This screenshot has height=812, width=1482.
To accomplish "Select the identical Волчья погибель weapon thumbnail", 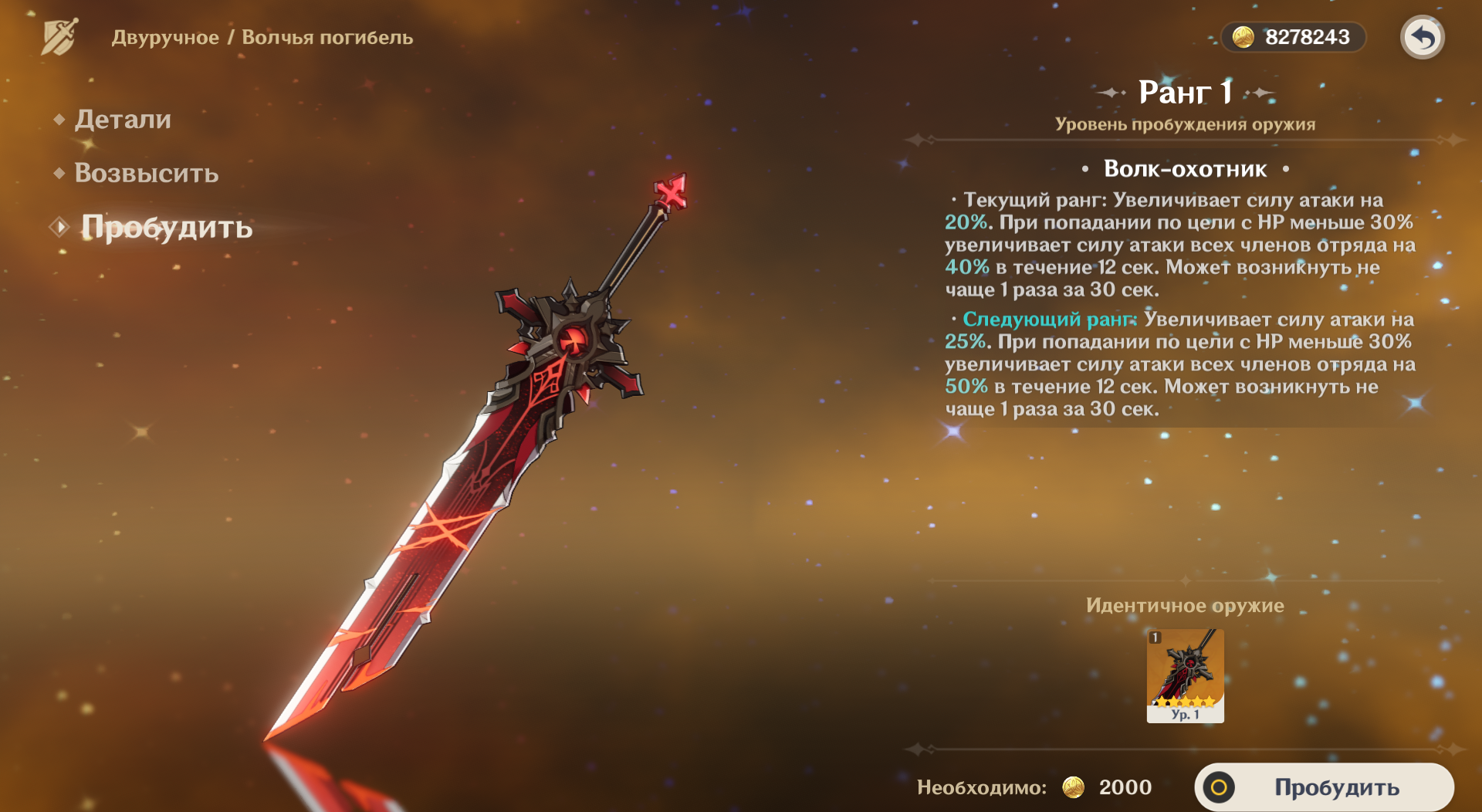I will (x=1185, y=675).
